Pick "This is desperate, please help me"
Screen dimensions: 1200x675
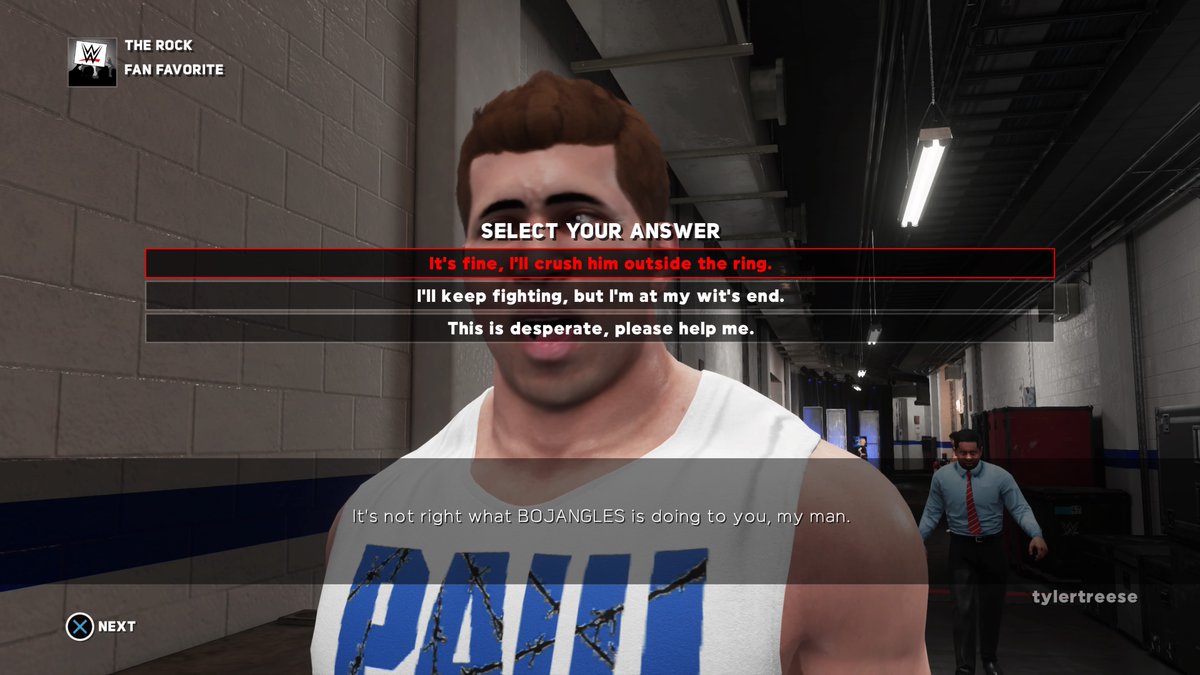(x=600, y=328)
